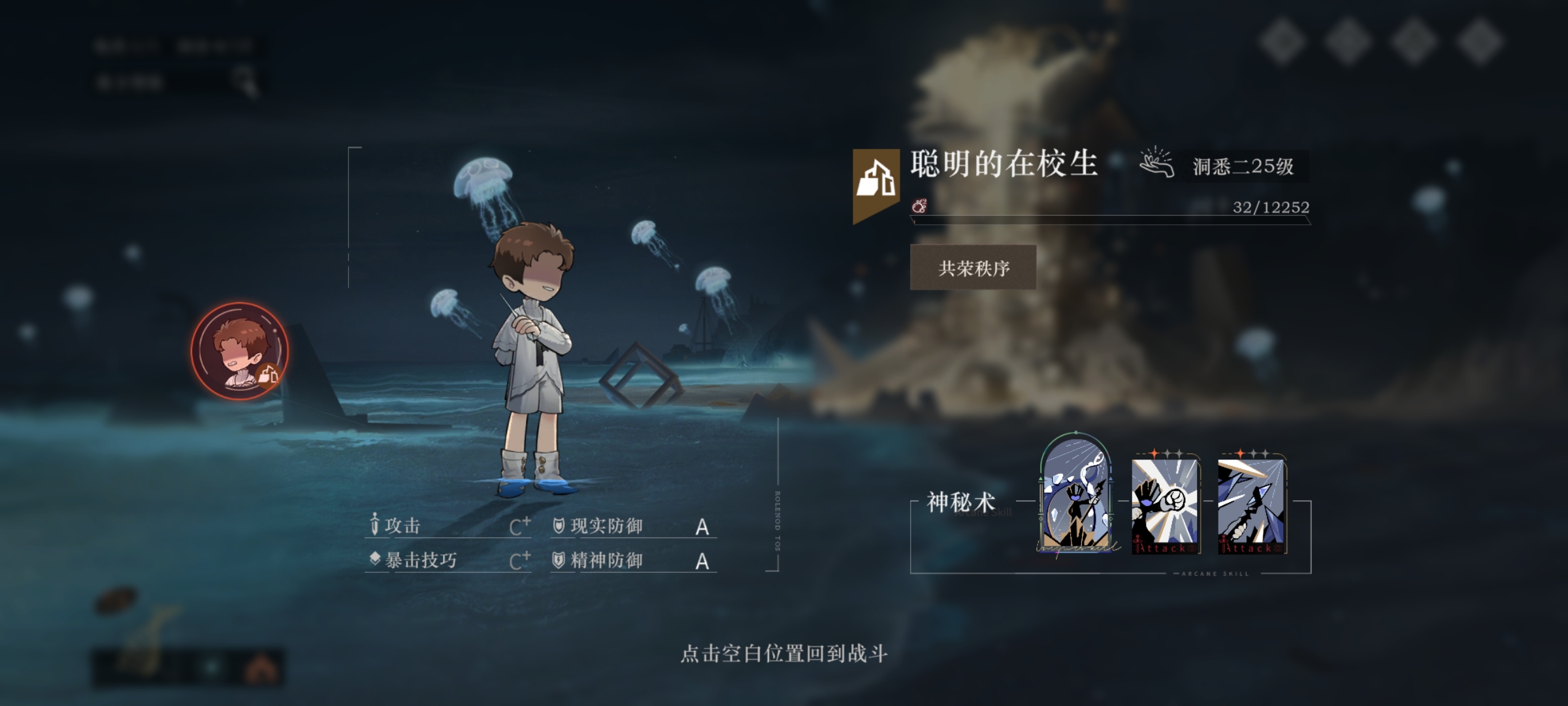
Task: Open the 共荣秩序 trait button
Action: [973, 268]
